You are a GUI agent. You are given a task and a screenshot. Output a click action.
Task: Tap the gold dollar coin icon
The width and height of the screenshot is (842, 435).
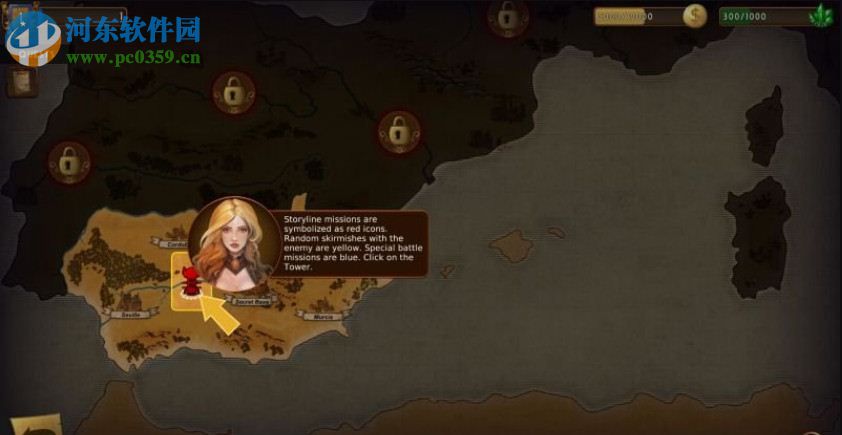[694, 16]
